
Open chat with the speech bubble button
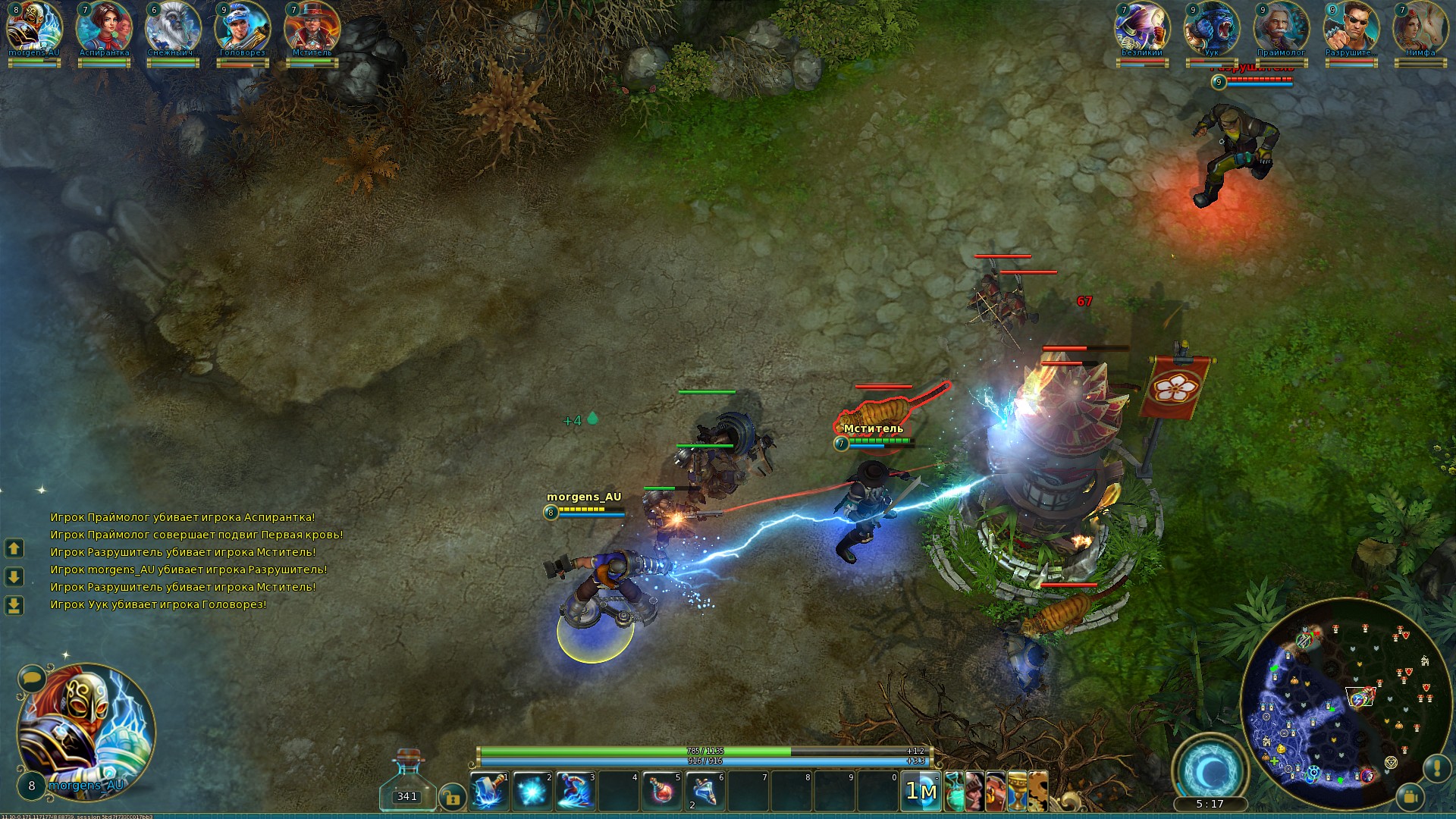pyautogui.click(x=32, y=677)
